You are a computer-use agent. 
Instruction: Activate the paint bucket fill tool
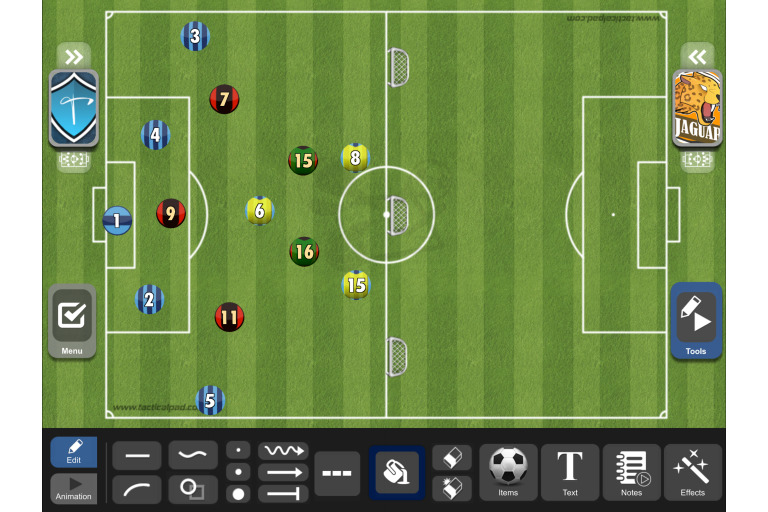[x=397, y=472]
